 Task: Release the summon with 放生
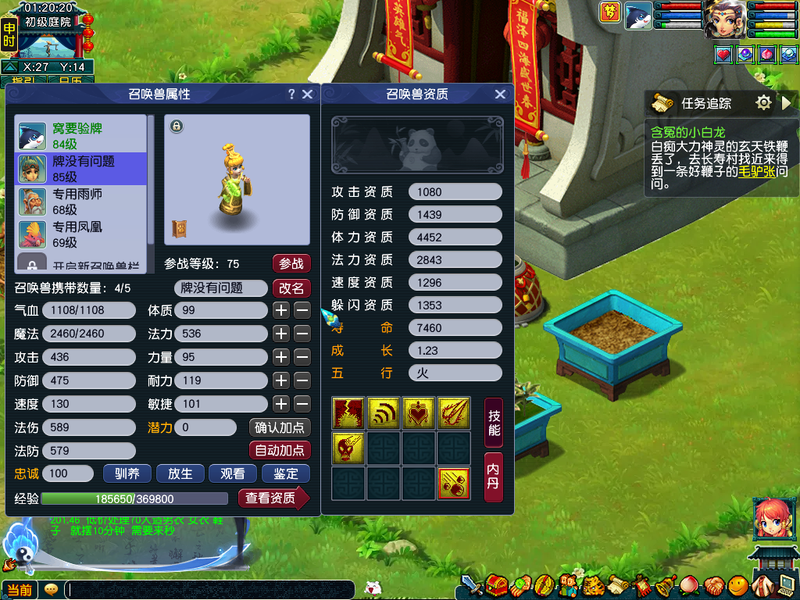[x=180, y=474]
